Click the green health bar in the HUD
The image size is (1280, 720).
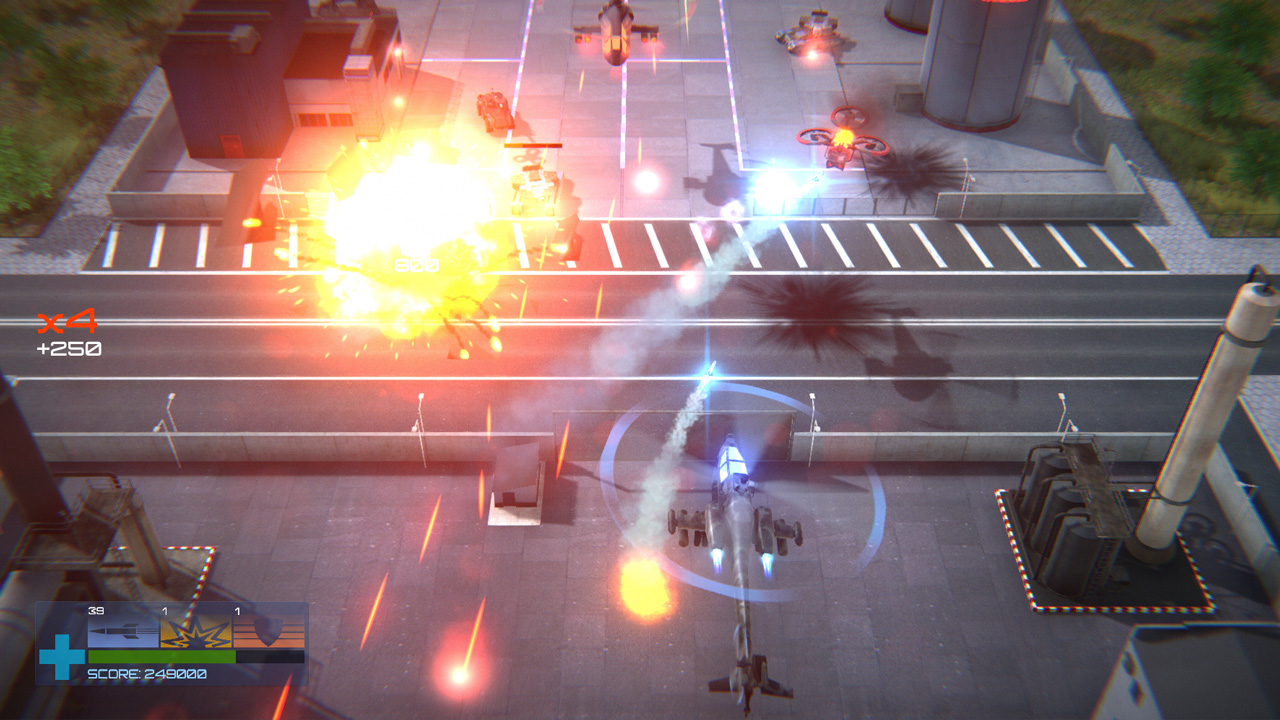(160, 656)
